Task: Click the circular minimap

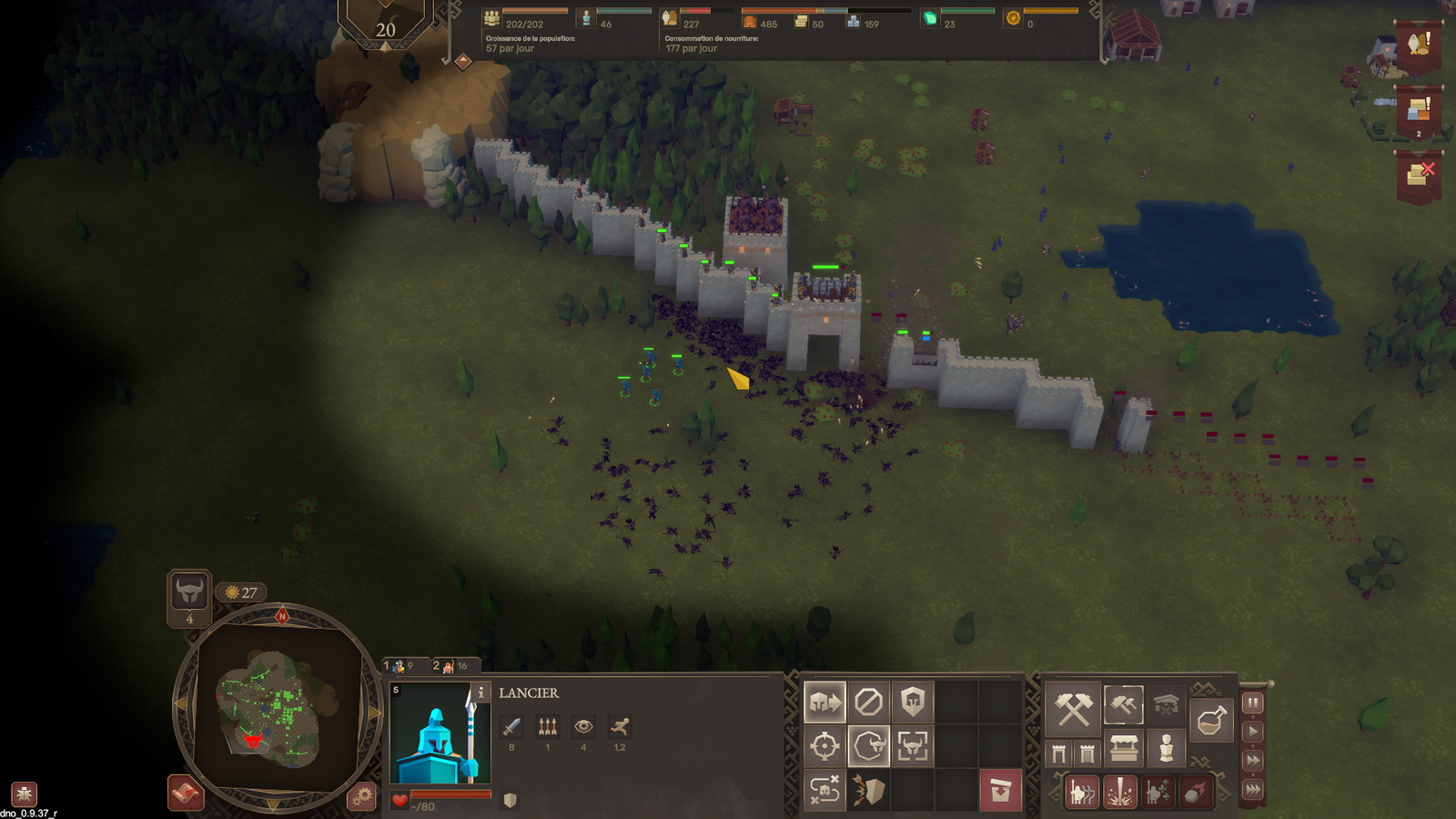Action: [x=277, y=704]
